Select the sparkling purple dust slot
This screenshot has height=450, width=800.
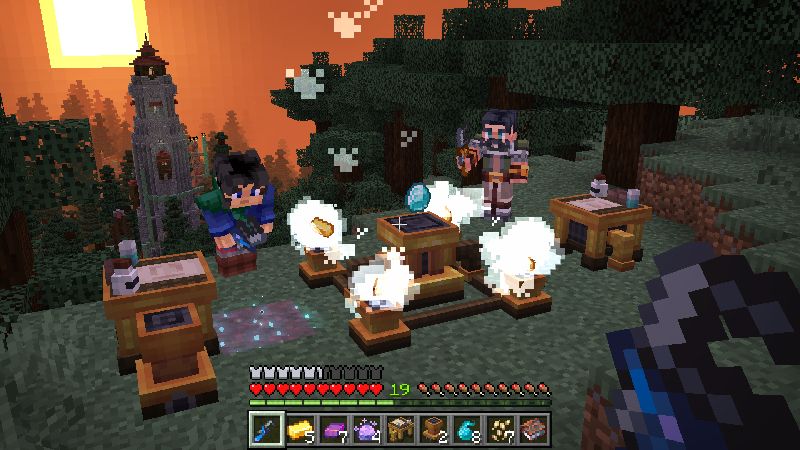[x=366, y=428]
